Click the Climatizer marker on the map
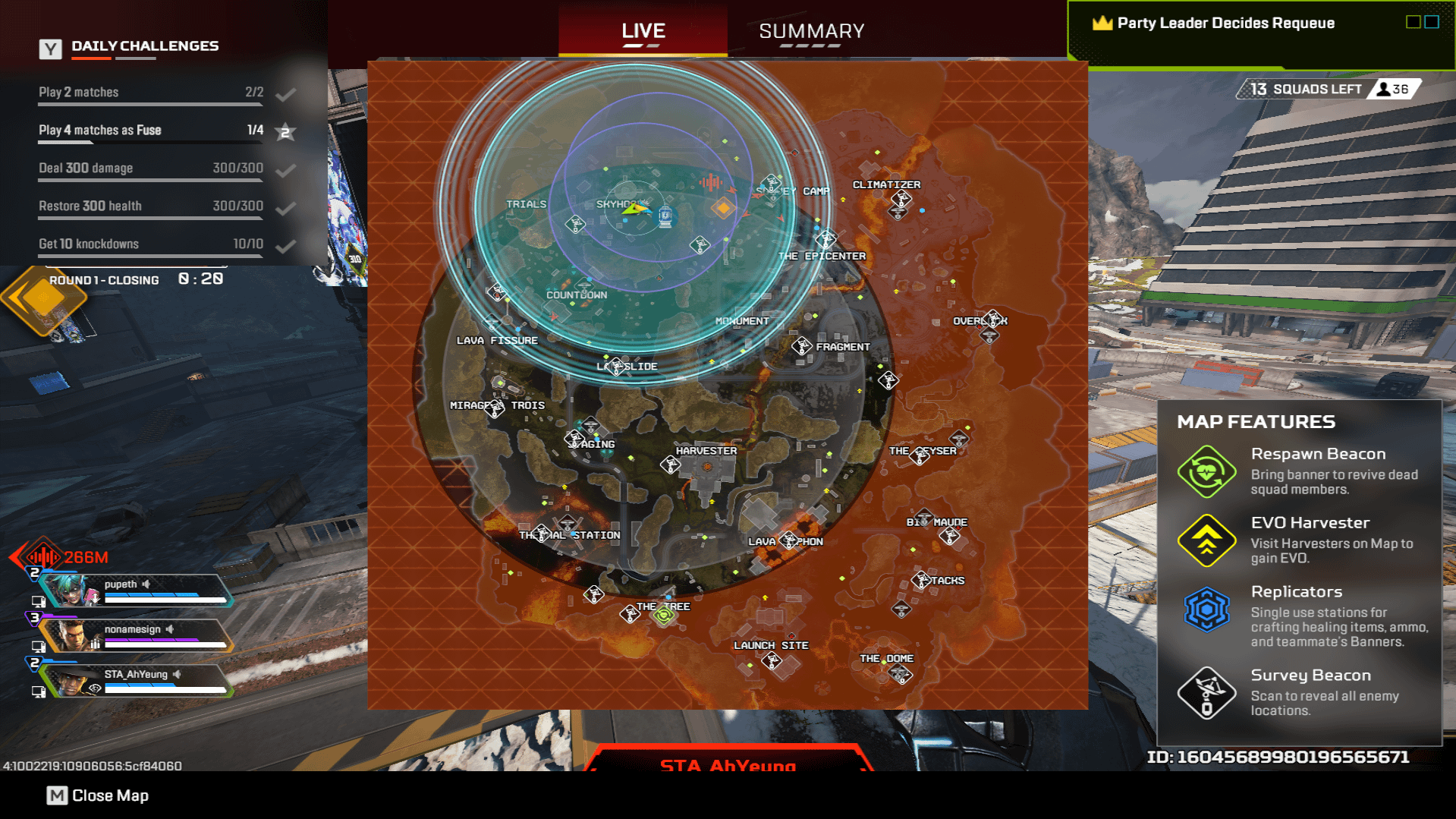Screen dimensions: 1456x819 (x=901, y=199)
